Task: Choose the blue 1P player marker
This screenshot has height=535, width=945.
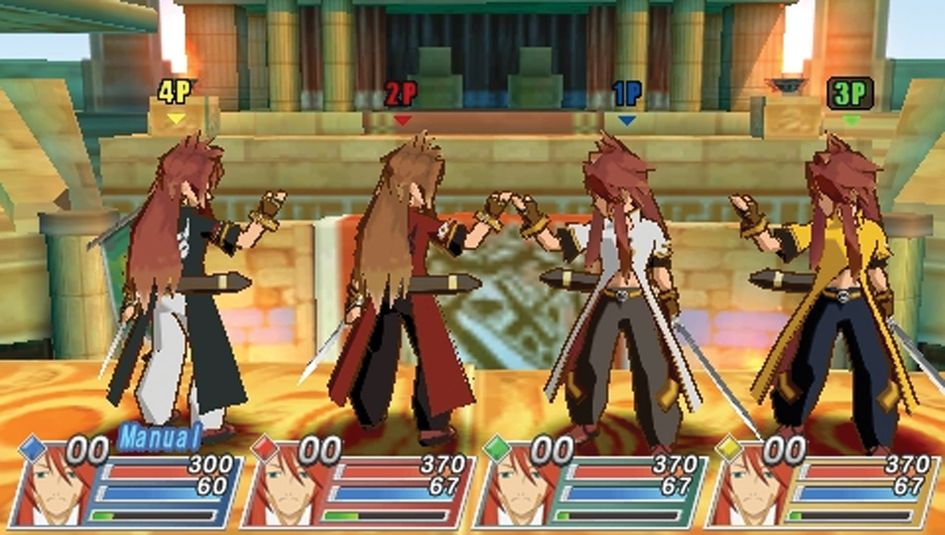Action: click(627, 96)
